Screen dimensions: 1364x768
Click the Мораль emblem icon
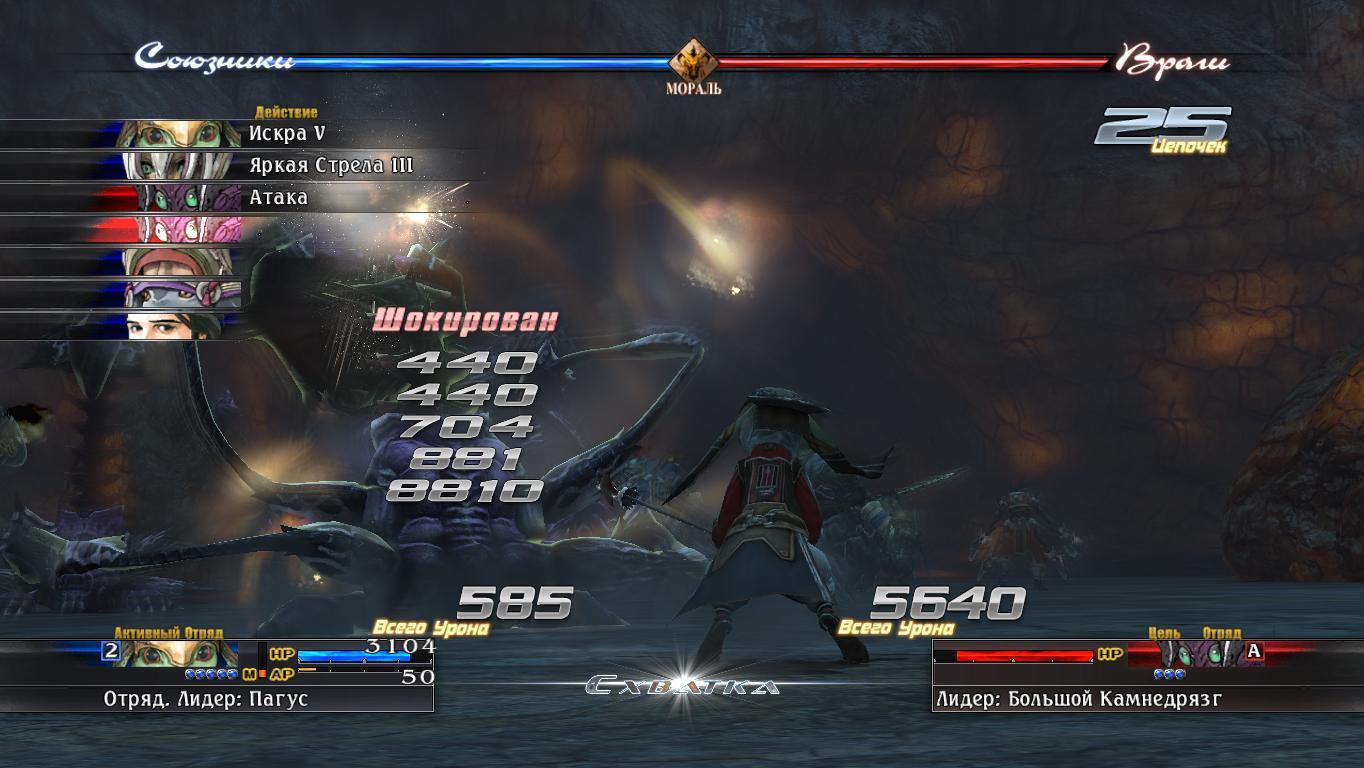(x=693, y=62)
